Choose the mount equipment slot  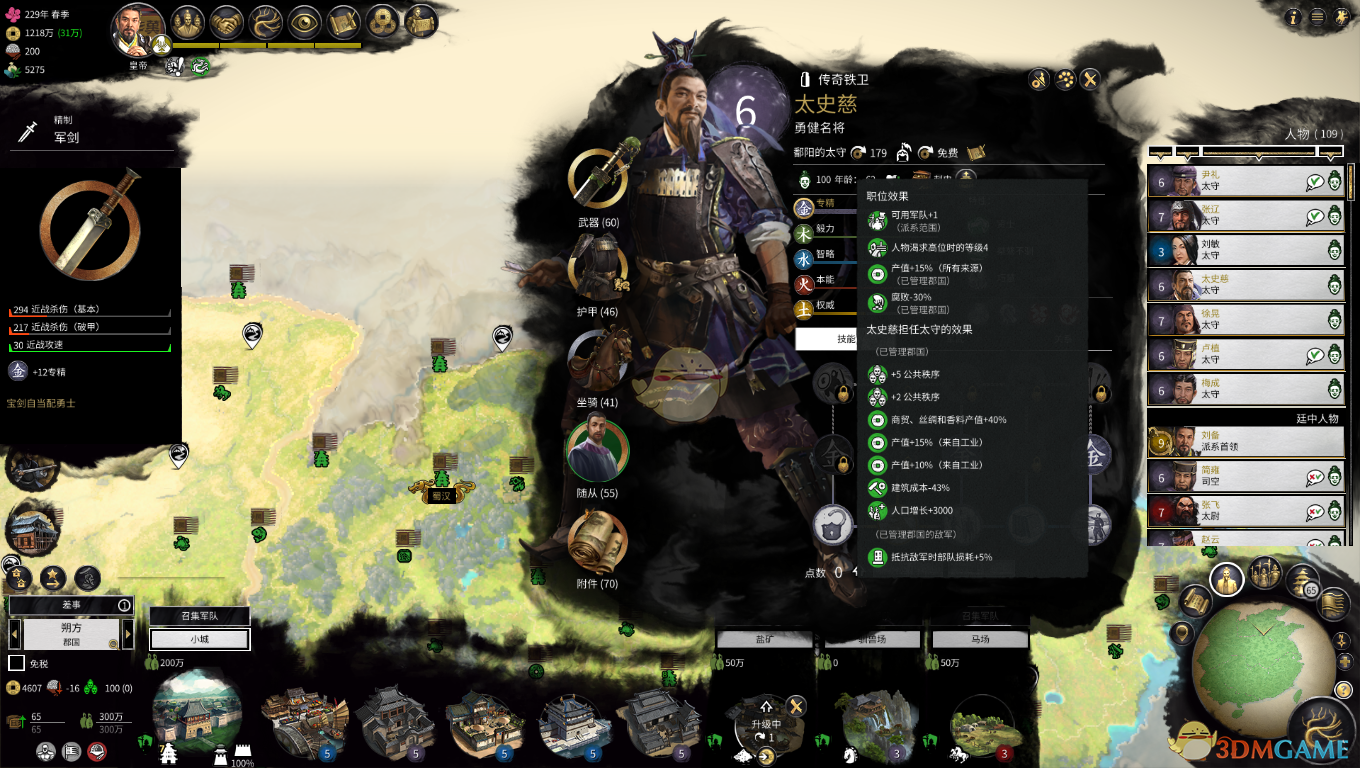[598, 360]
